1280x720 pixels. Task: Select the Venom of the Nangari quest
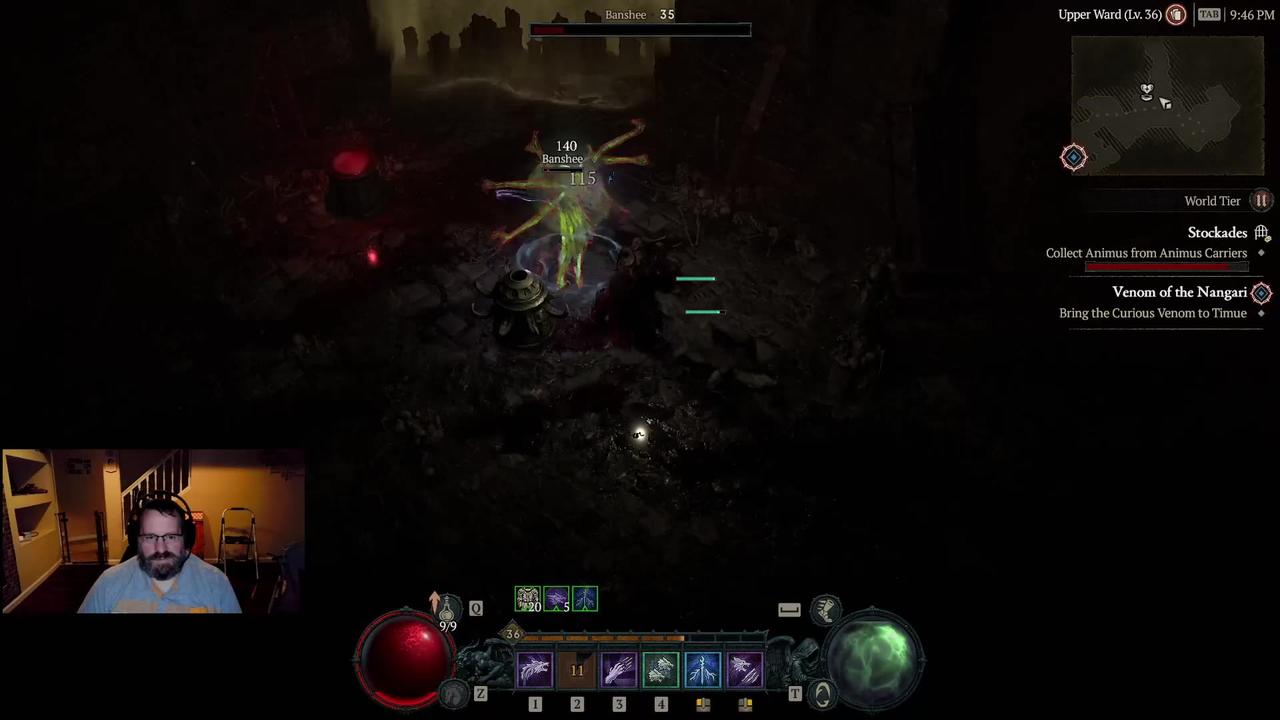point(1180,292)
